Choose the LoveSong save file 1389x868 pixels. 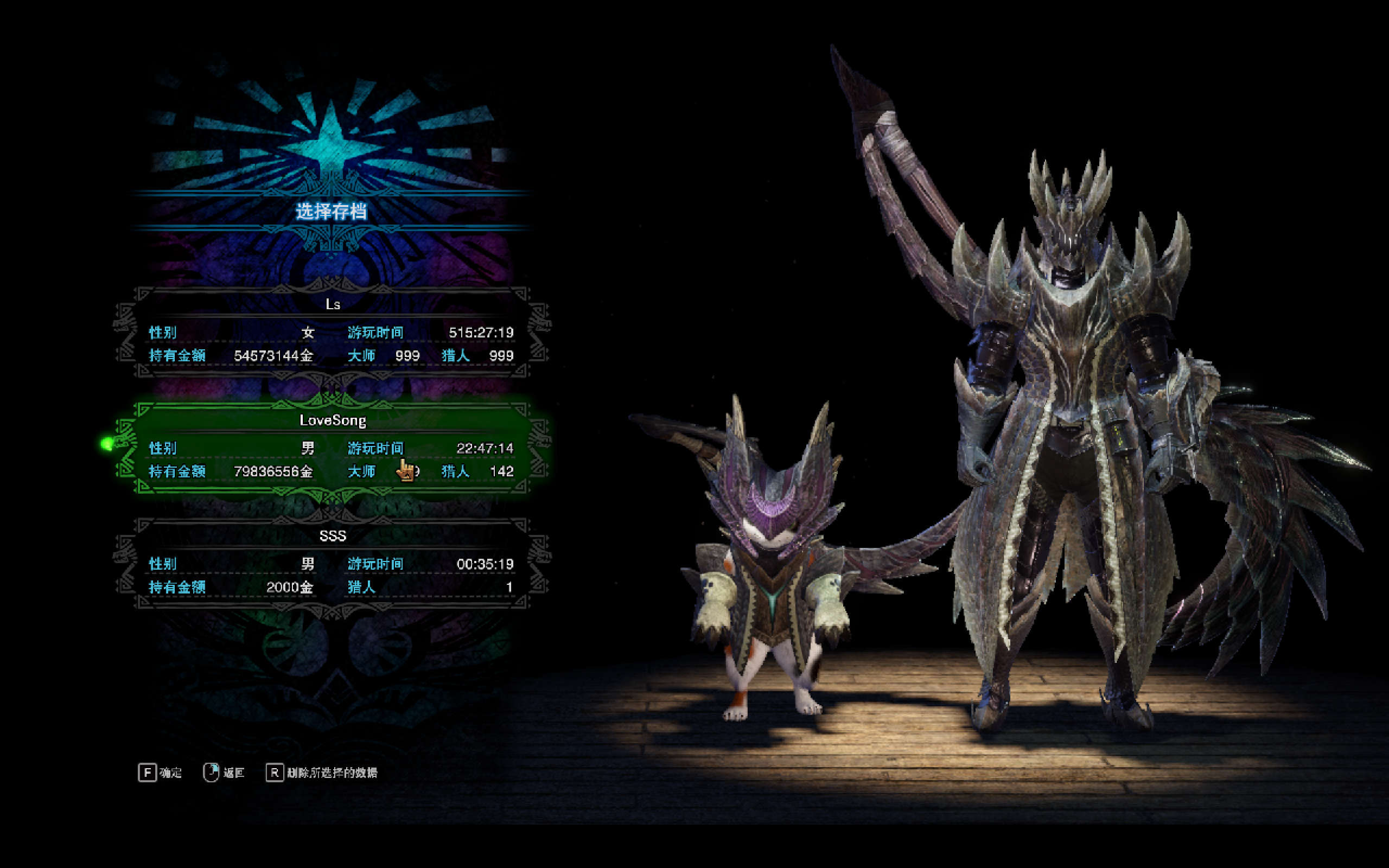click(332, 448)
